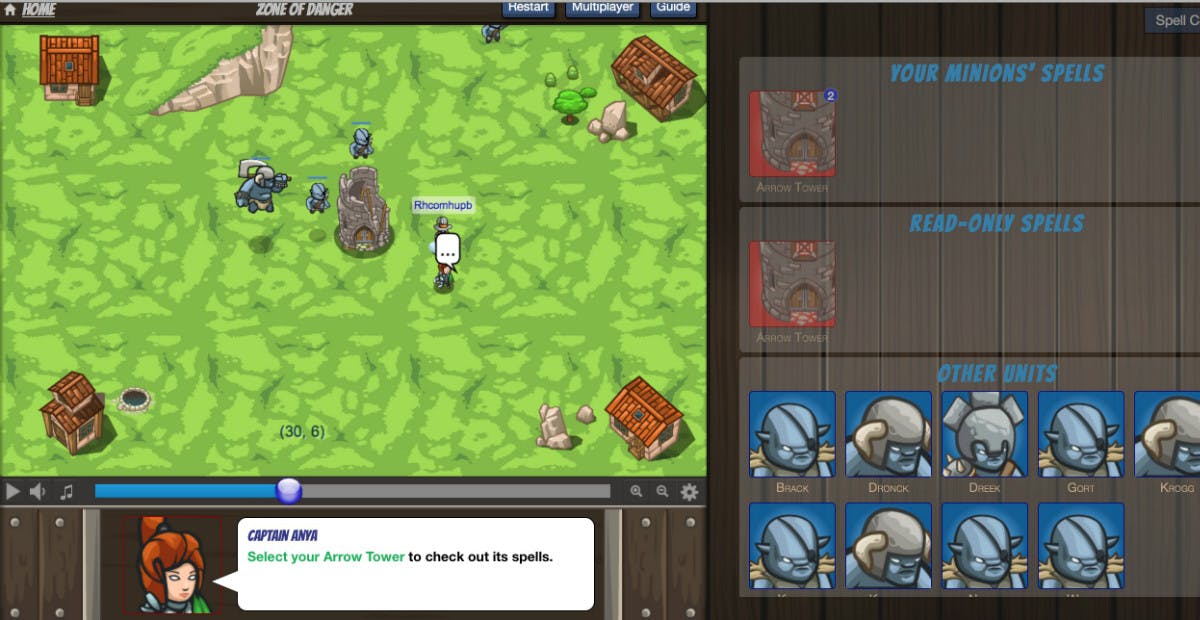Click the Spell button in the top-right
Screen dimensions: 1200x620
1172,20
